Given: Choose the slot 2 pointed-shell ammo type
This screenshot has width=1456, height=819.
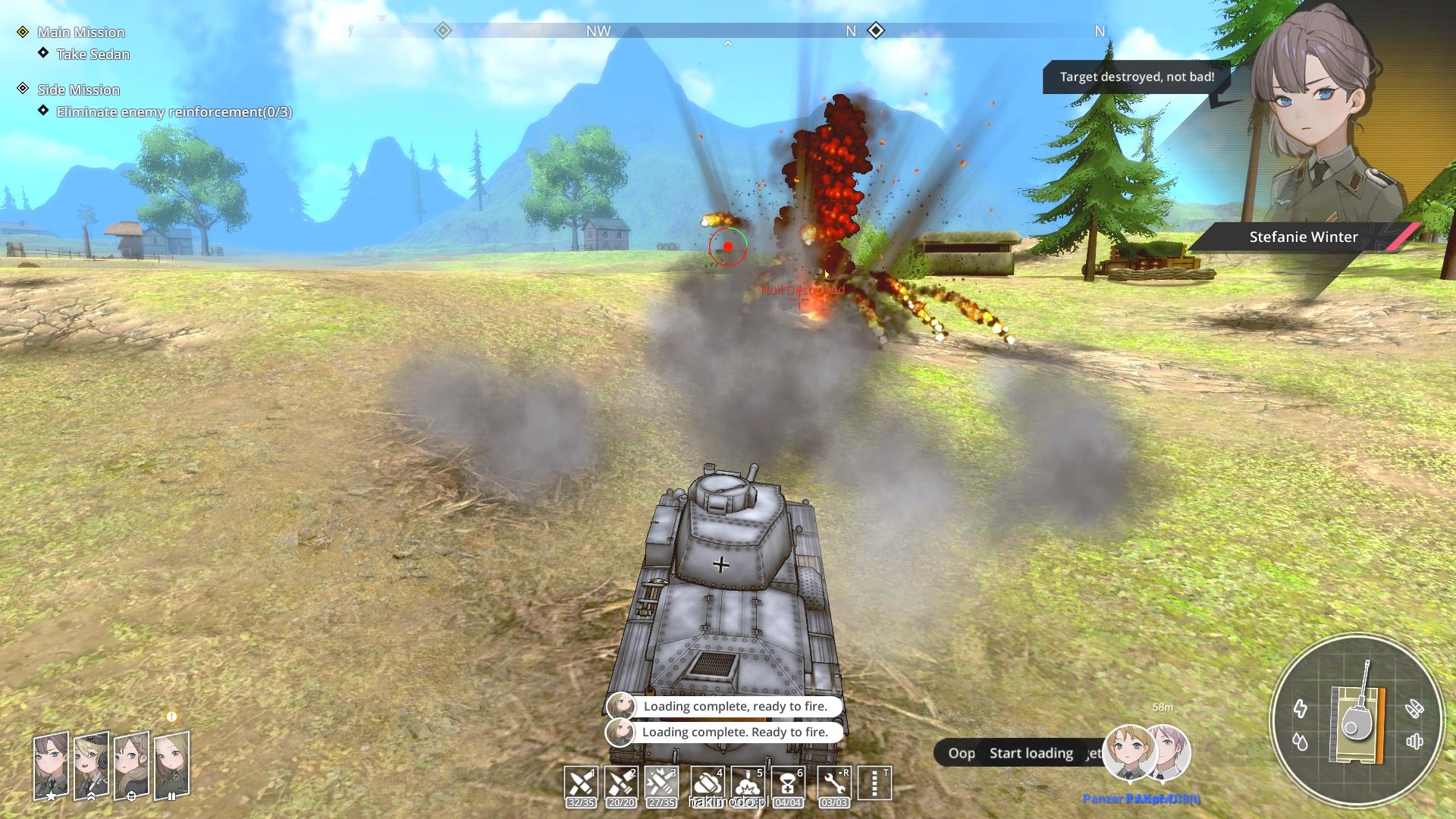Looking at the screenshot, I should [x=621, y=783].
